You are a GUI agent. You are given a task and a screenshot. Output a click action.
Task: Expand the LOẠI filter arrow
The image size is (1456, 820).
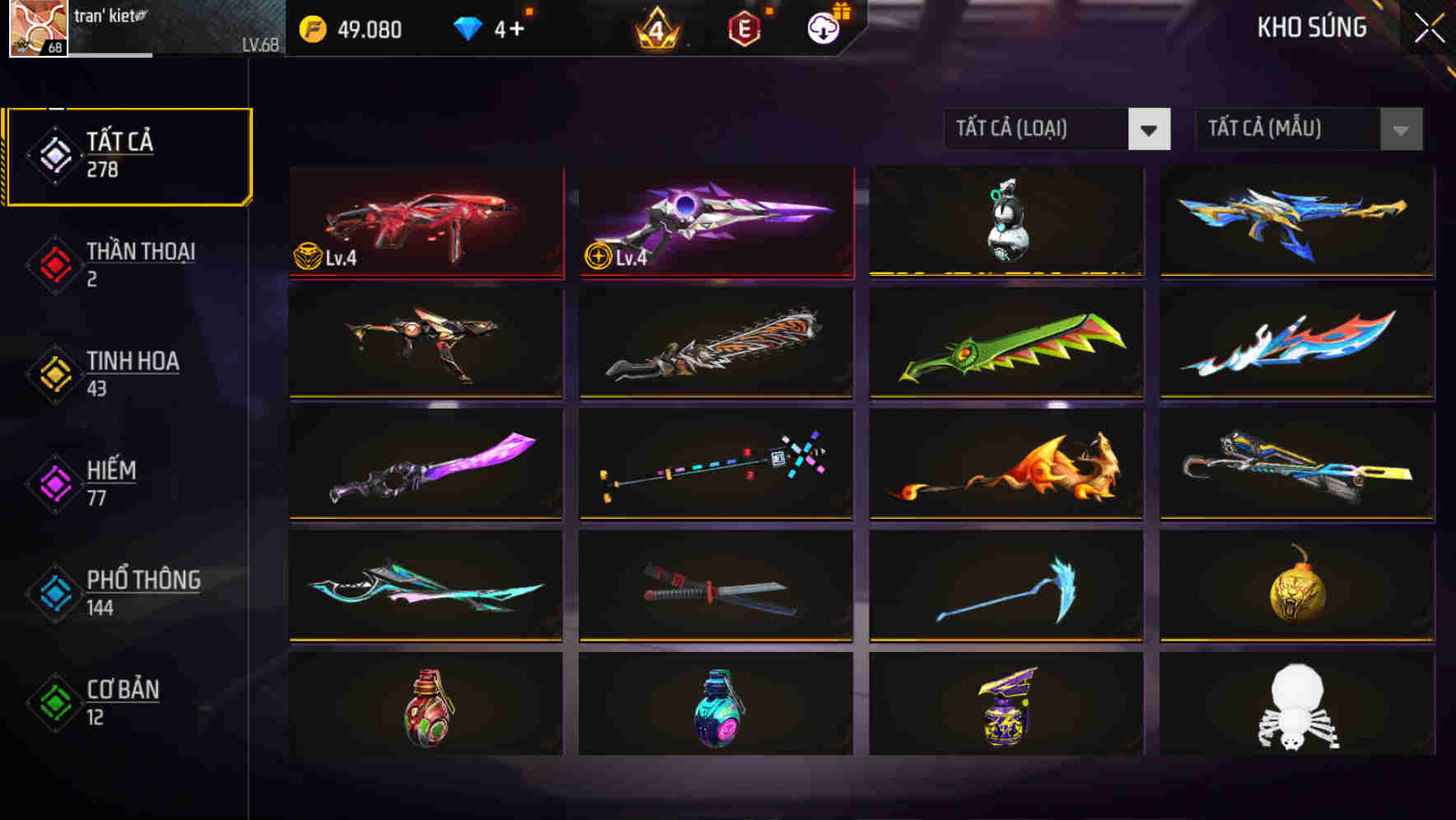(1150, 129)
